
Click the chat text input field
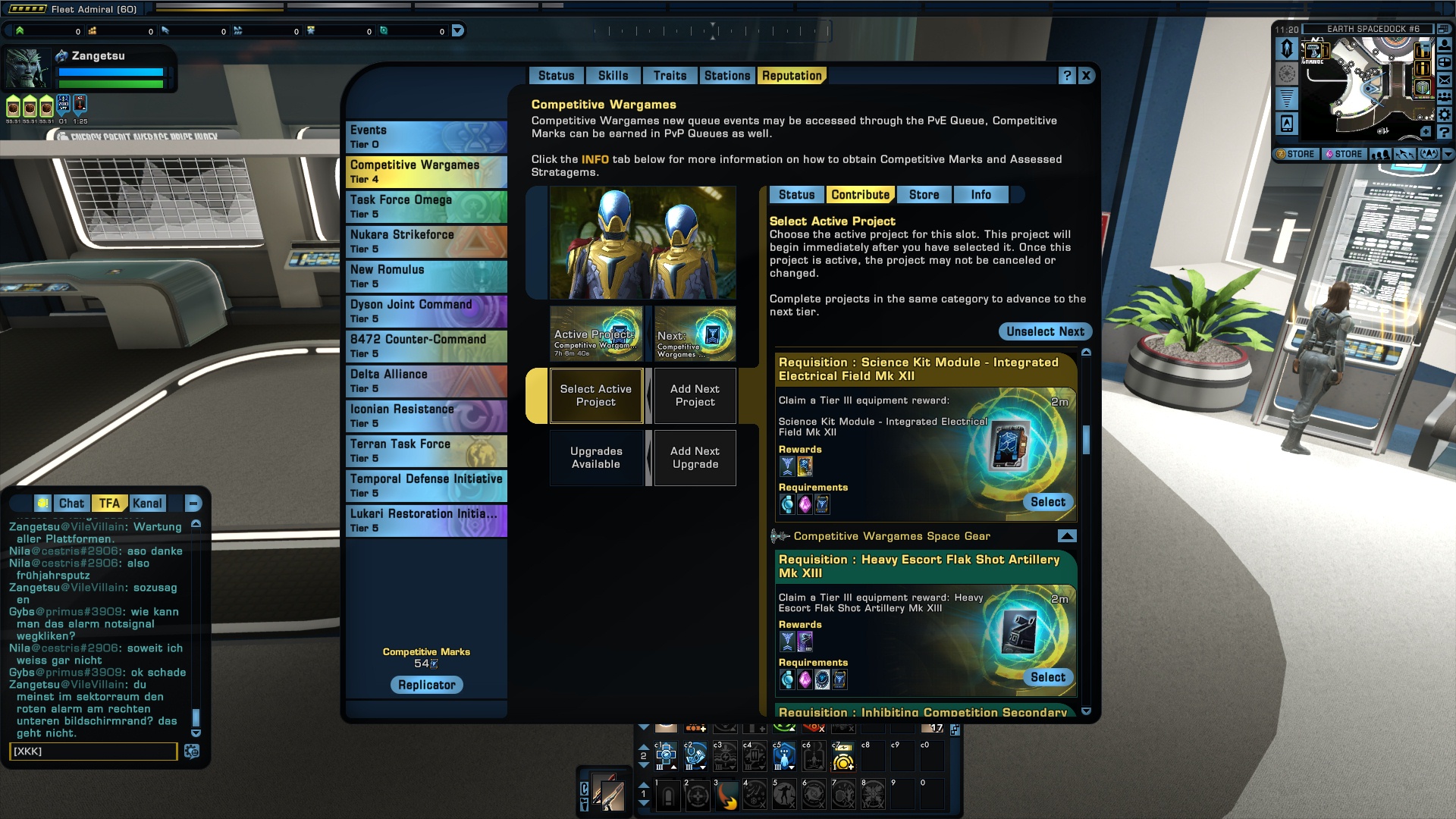click(93, 751)
